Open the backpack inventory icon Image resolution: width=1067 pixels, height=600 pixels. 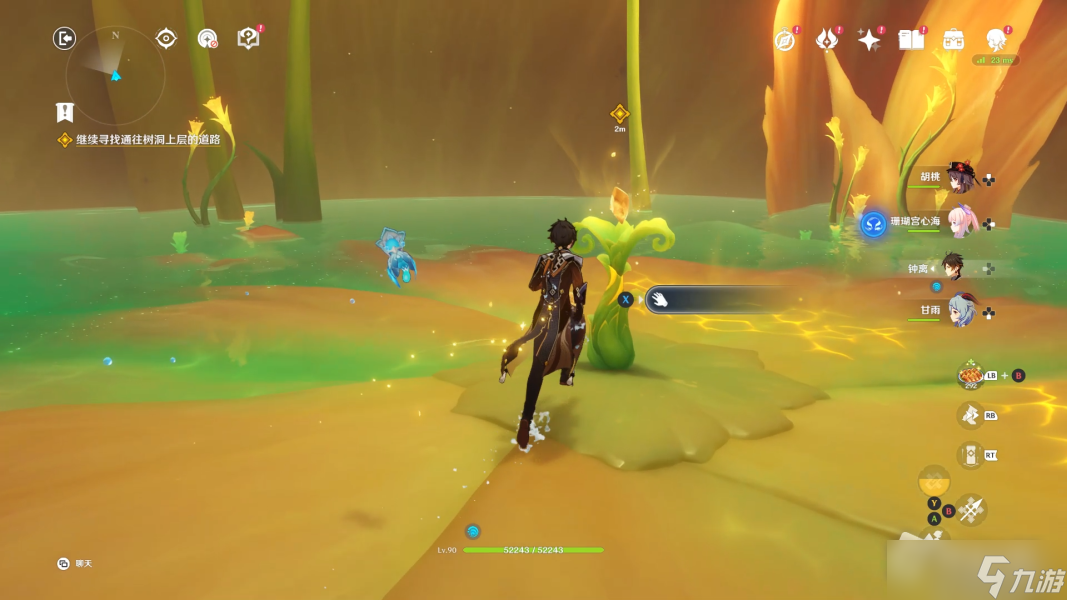(954, 40)
